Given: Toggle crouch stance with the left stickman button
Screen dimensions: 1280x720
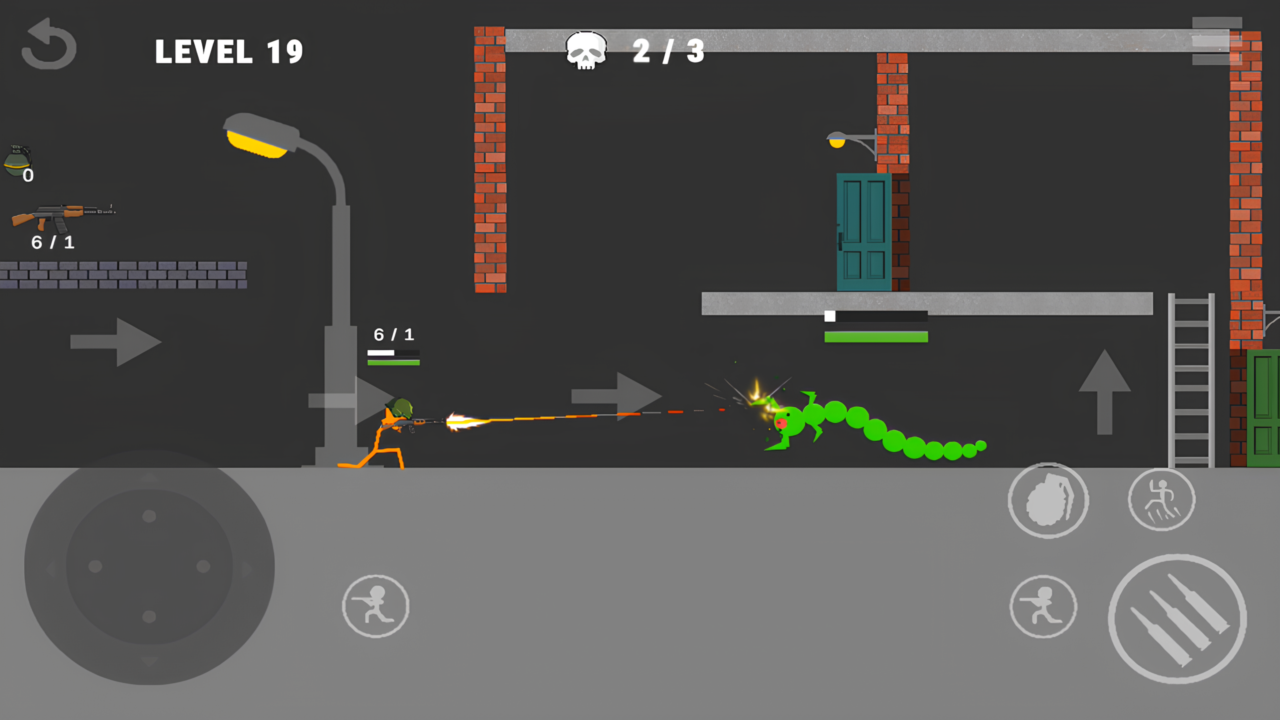Looking at the screenshot, I should tap(375, 605).
